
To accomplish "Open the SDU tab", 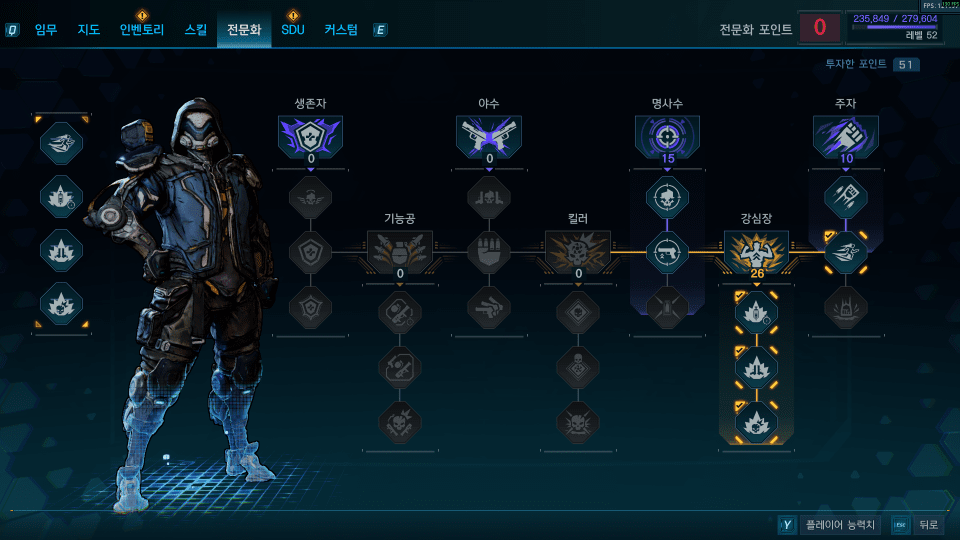I will coord(292,30).
